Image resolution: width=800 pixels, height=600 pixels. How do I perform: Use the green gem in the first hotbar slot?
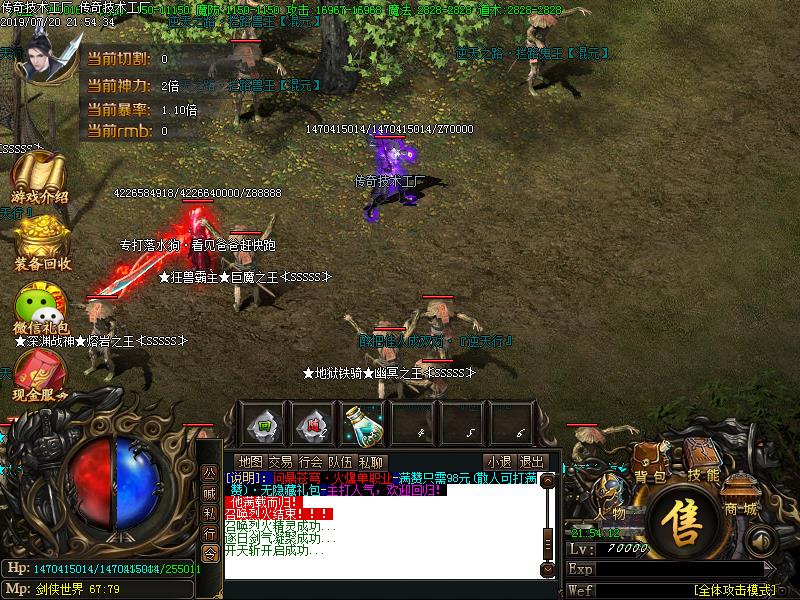262,424
